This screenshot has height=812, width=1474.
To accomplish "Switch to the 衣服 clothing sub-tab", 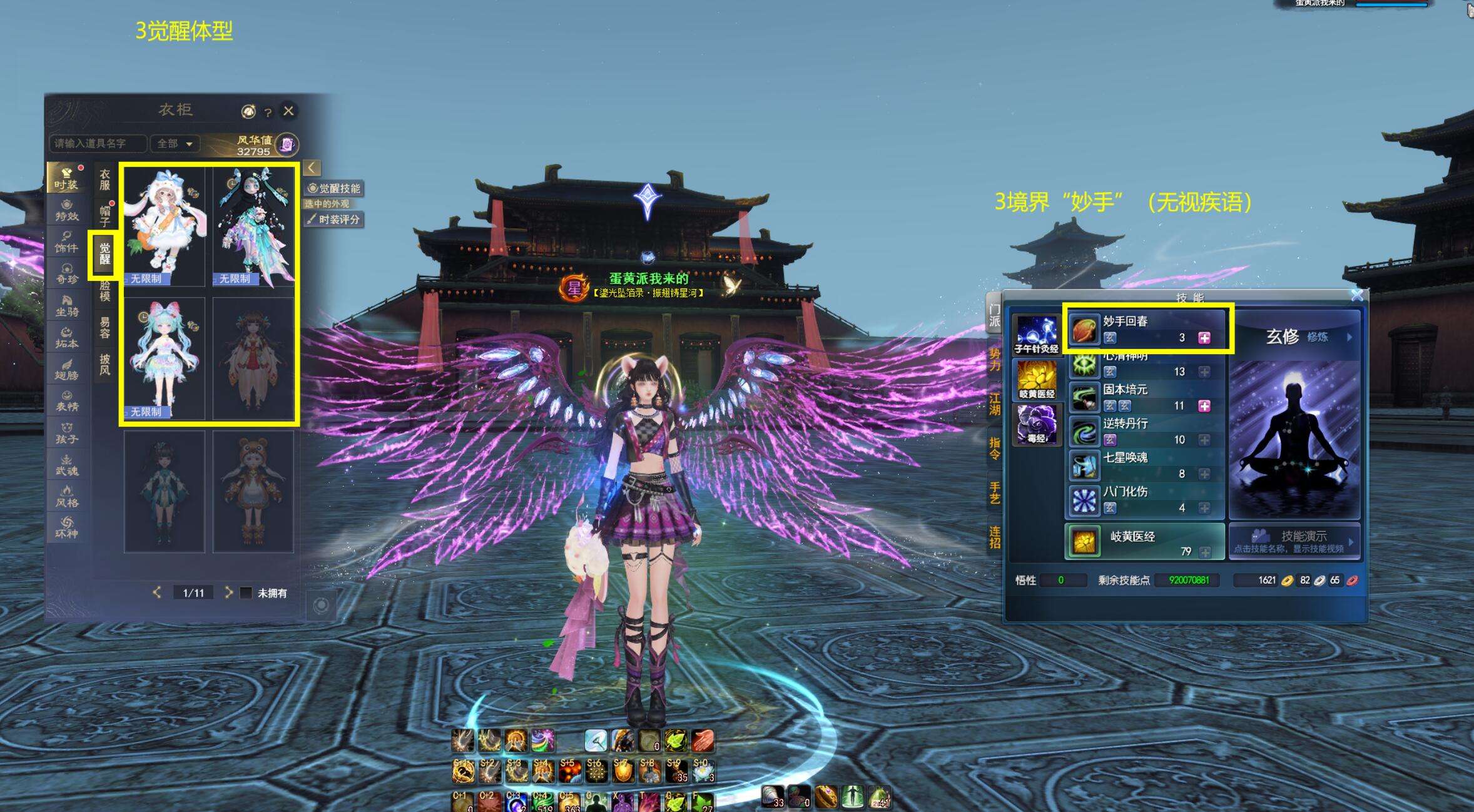I will click(x=105, y=180).
